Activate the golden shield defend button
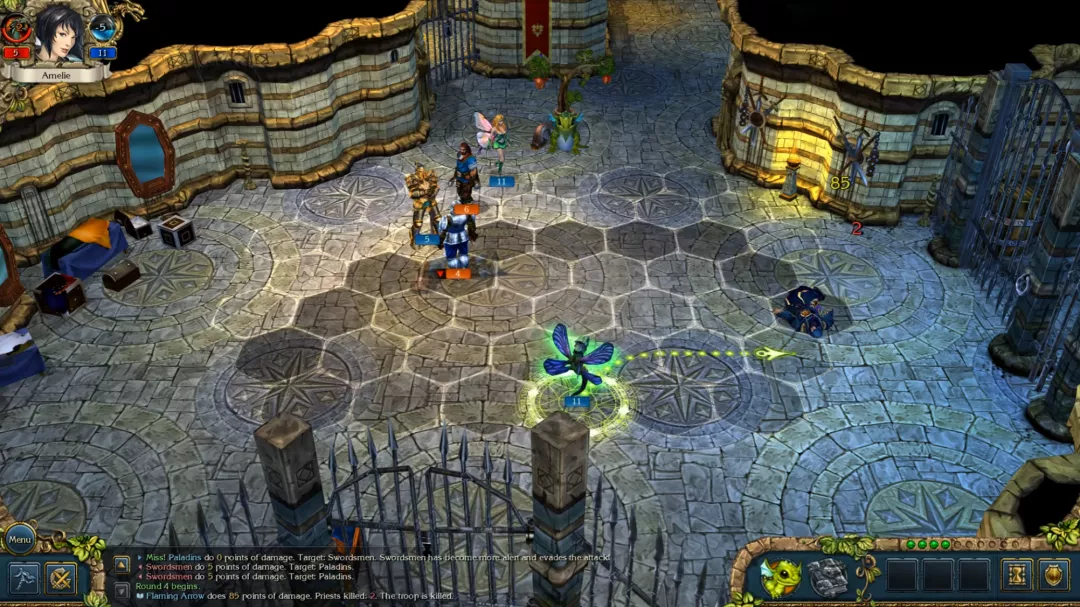 click(x=1053, y=575)
